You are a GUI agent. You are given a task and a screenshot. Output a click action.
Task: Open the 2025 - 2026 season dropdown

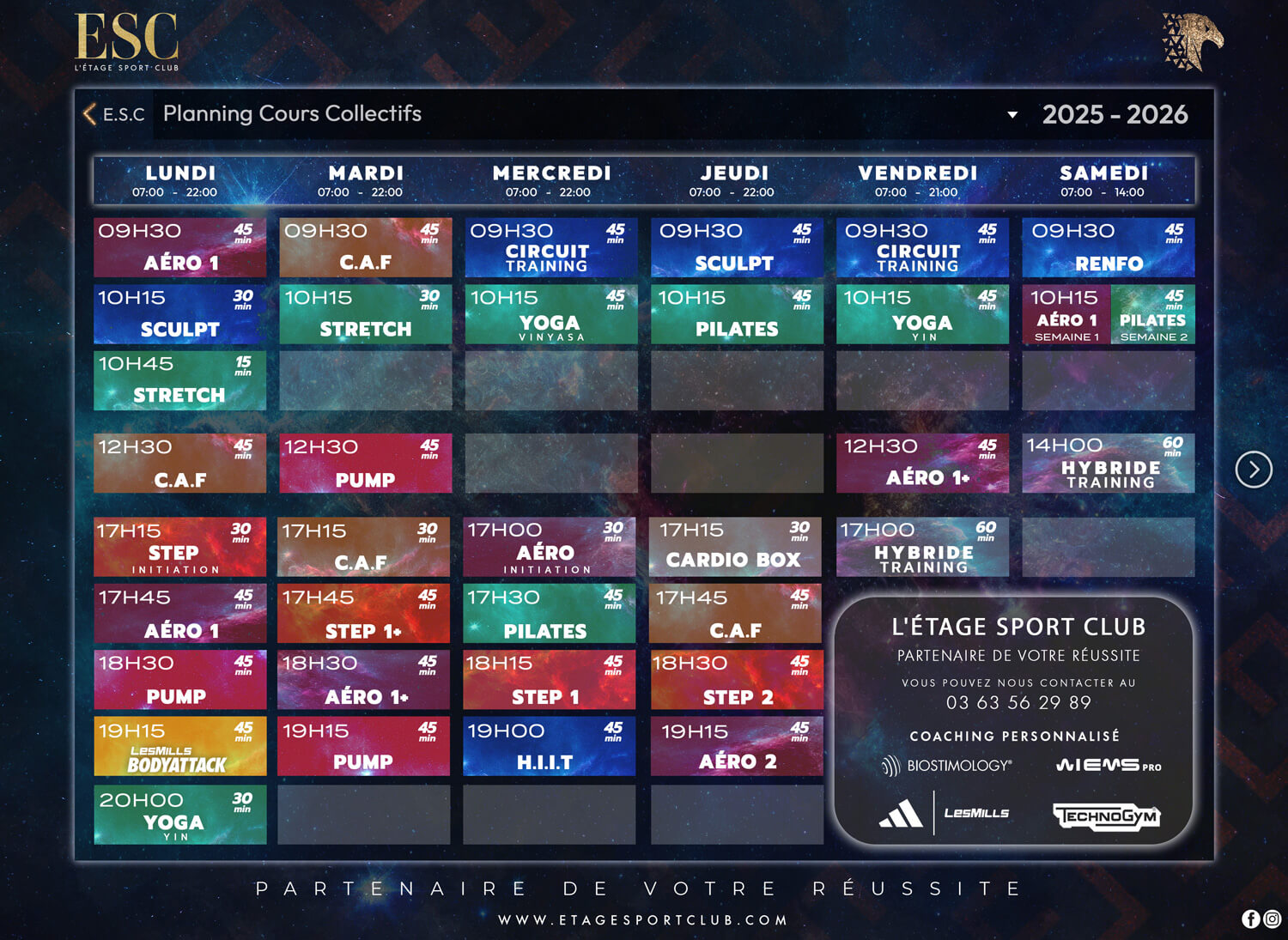(1013, 114)
